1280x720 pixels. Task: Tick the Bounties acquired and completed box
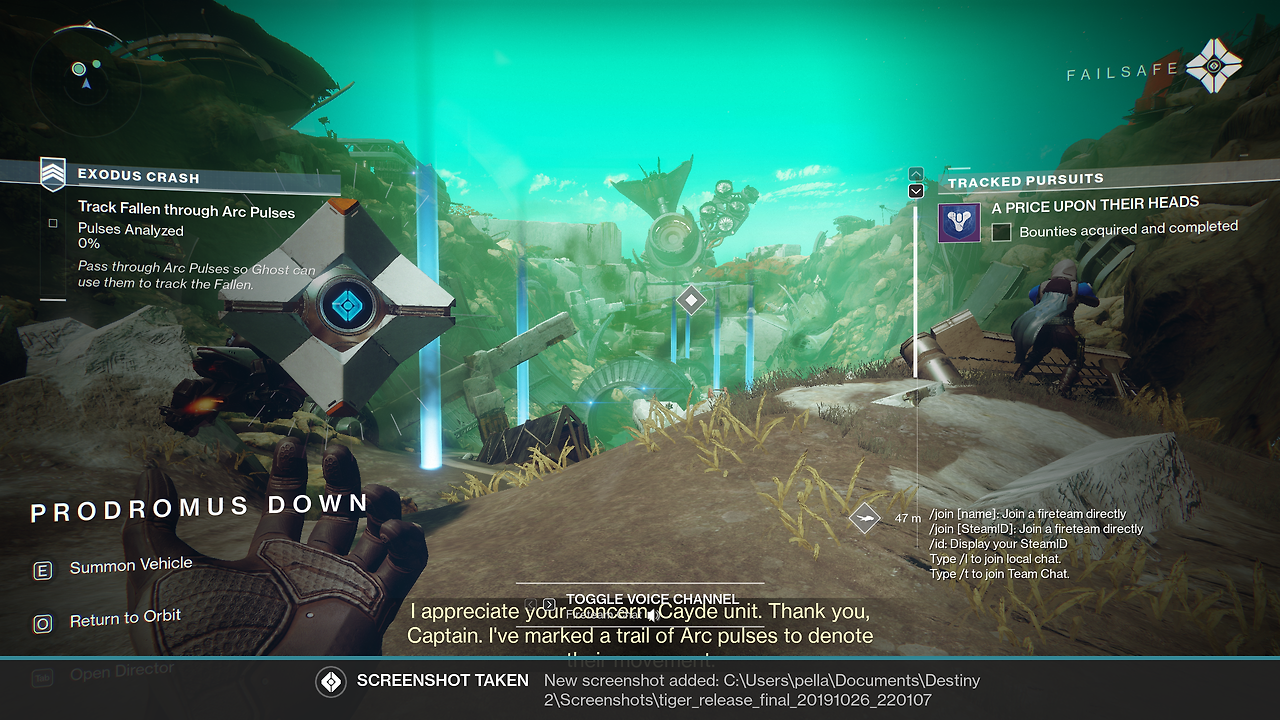click(x=1001, y=232)
